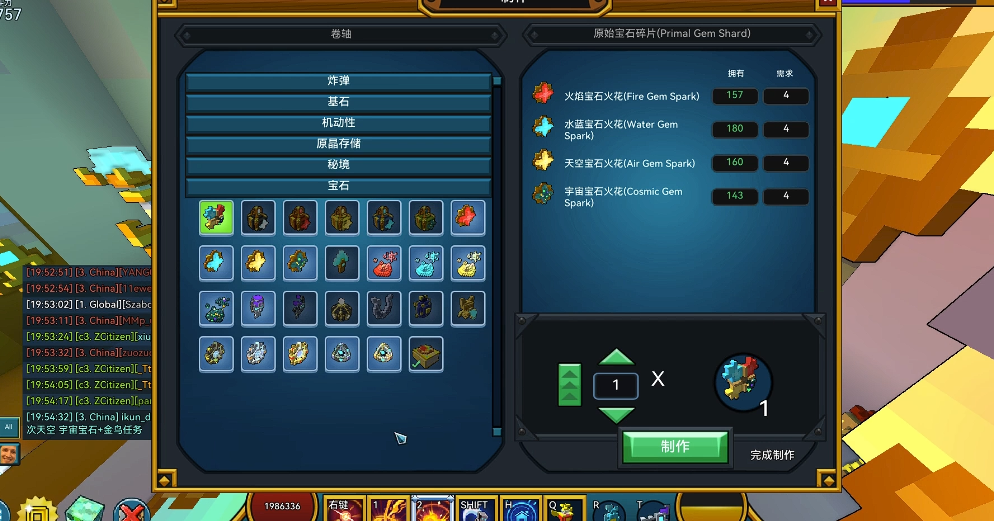Choose the purple lantern recipe
The width and height of the screenshot is (994, 521).
point(258,308)
